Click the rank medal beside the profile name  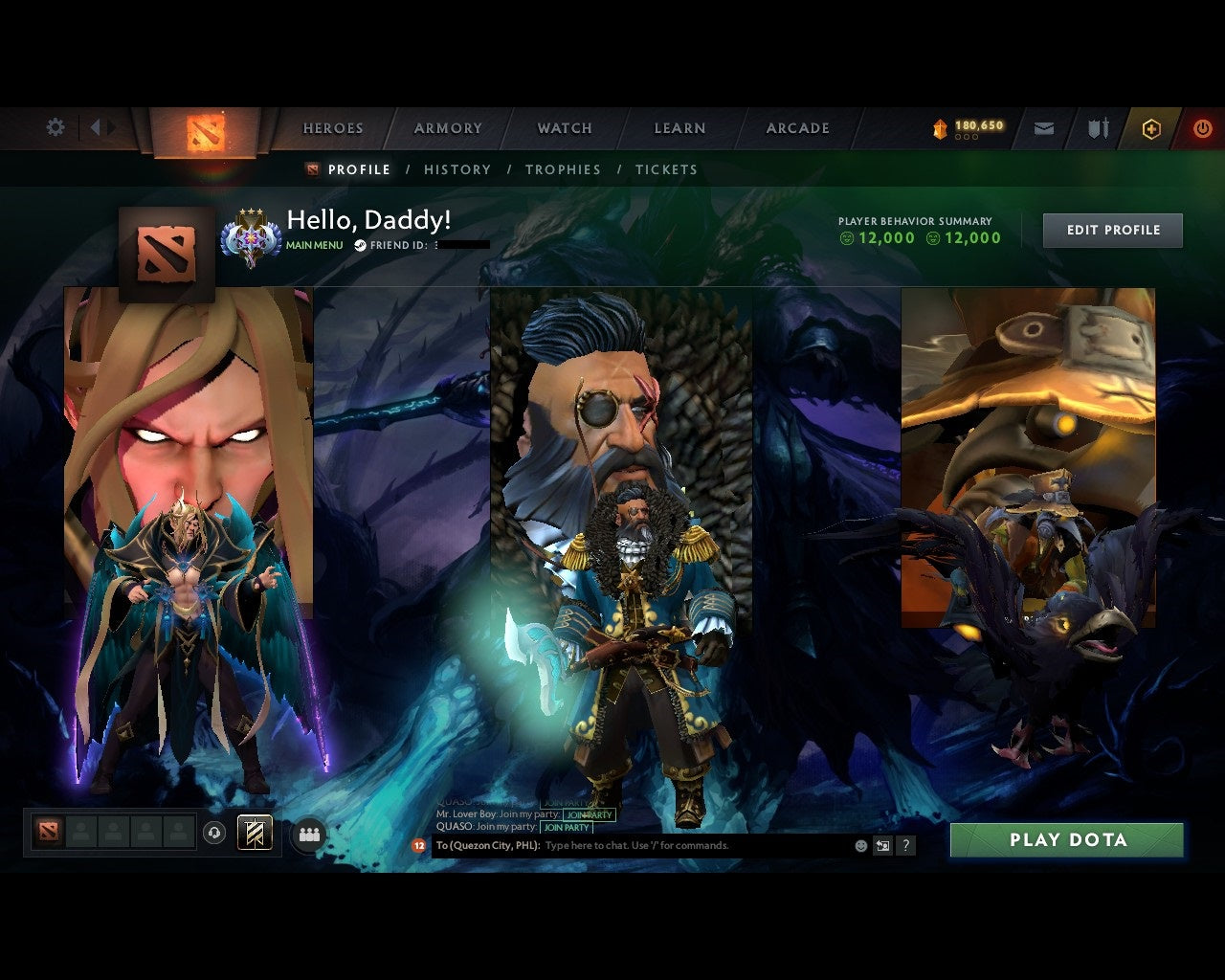pos(249,230)
